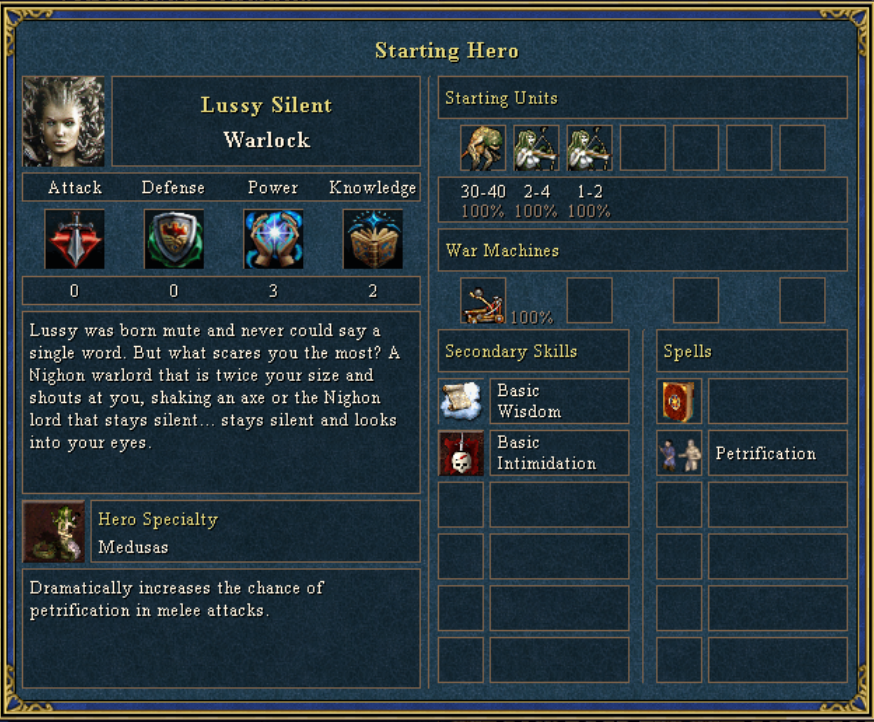Open the Basic Wisdom skill label
The image size is (874, 722).
point(559,401)
